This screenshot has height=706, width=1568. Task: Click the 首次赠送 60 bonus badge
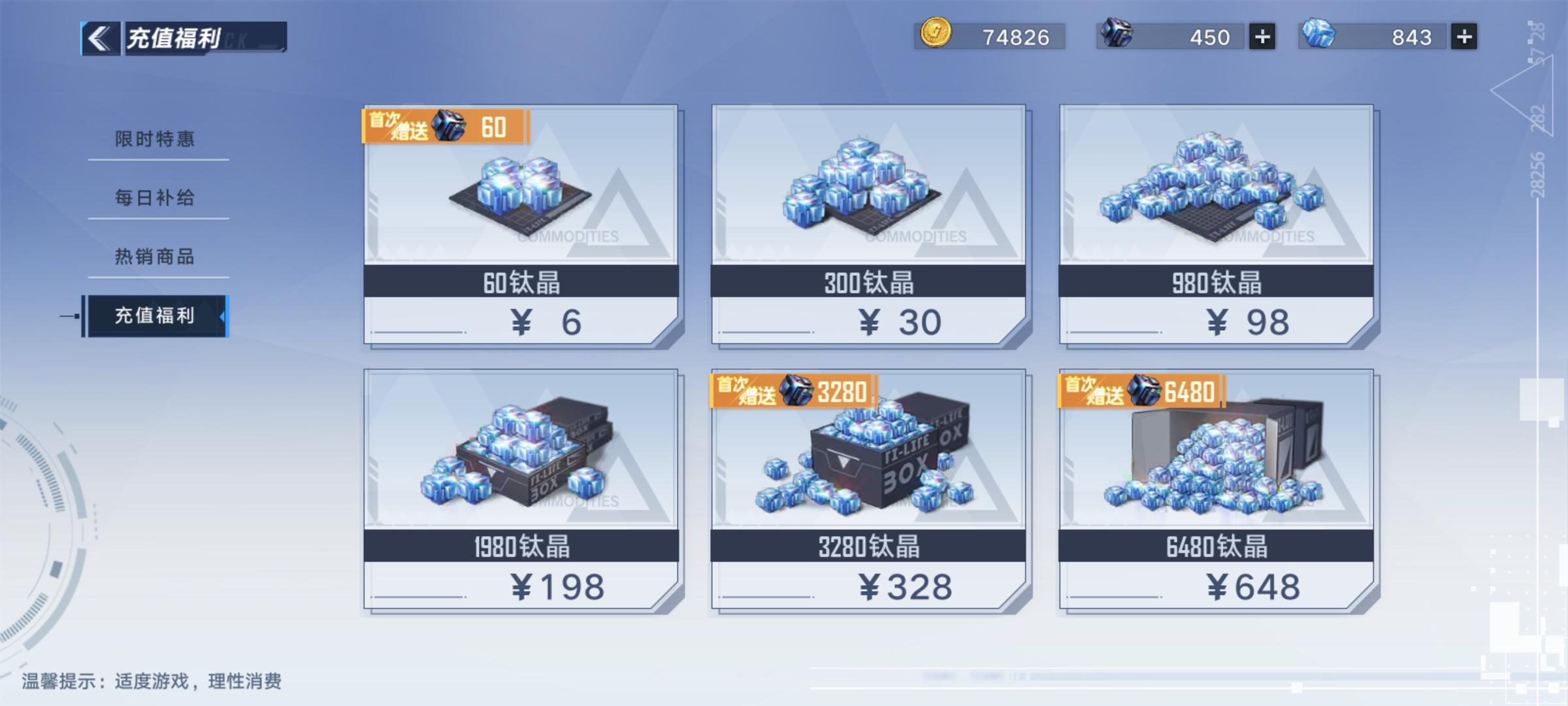(x=447, y=129)
